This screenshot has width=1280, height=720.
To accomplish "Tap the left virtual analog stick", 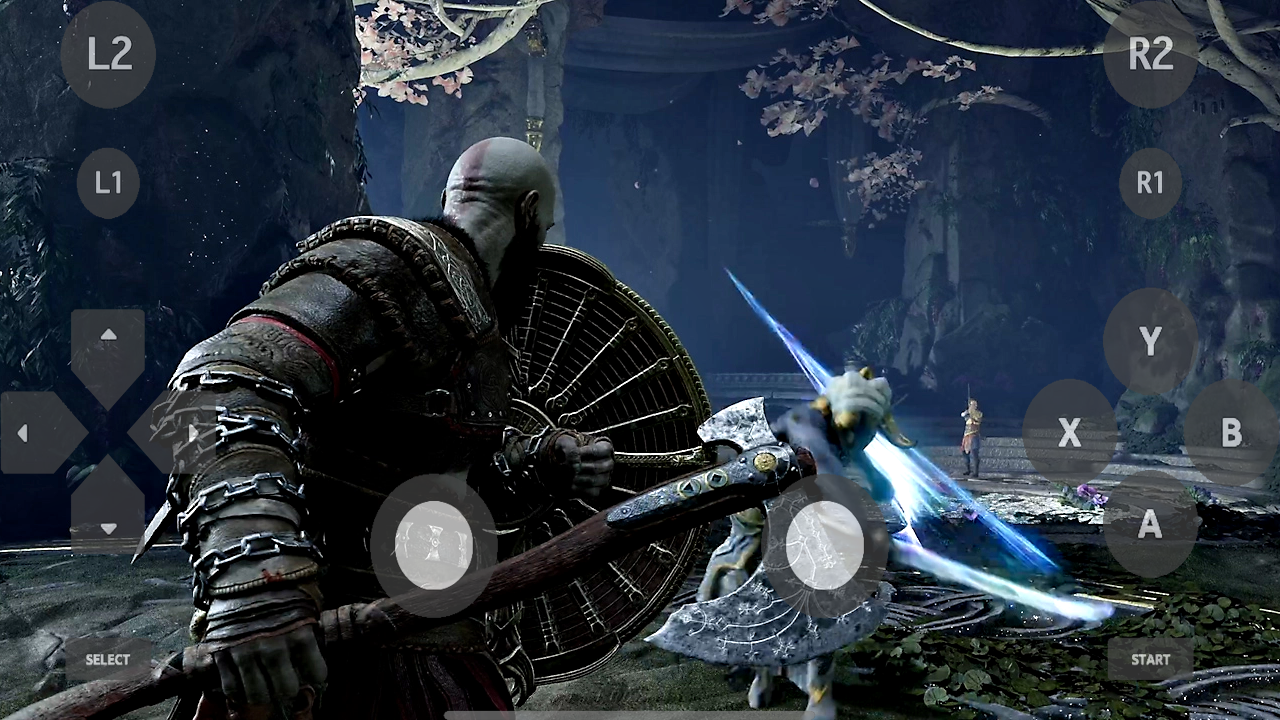I will pyautogui.click(x=434, y=545).
